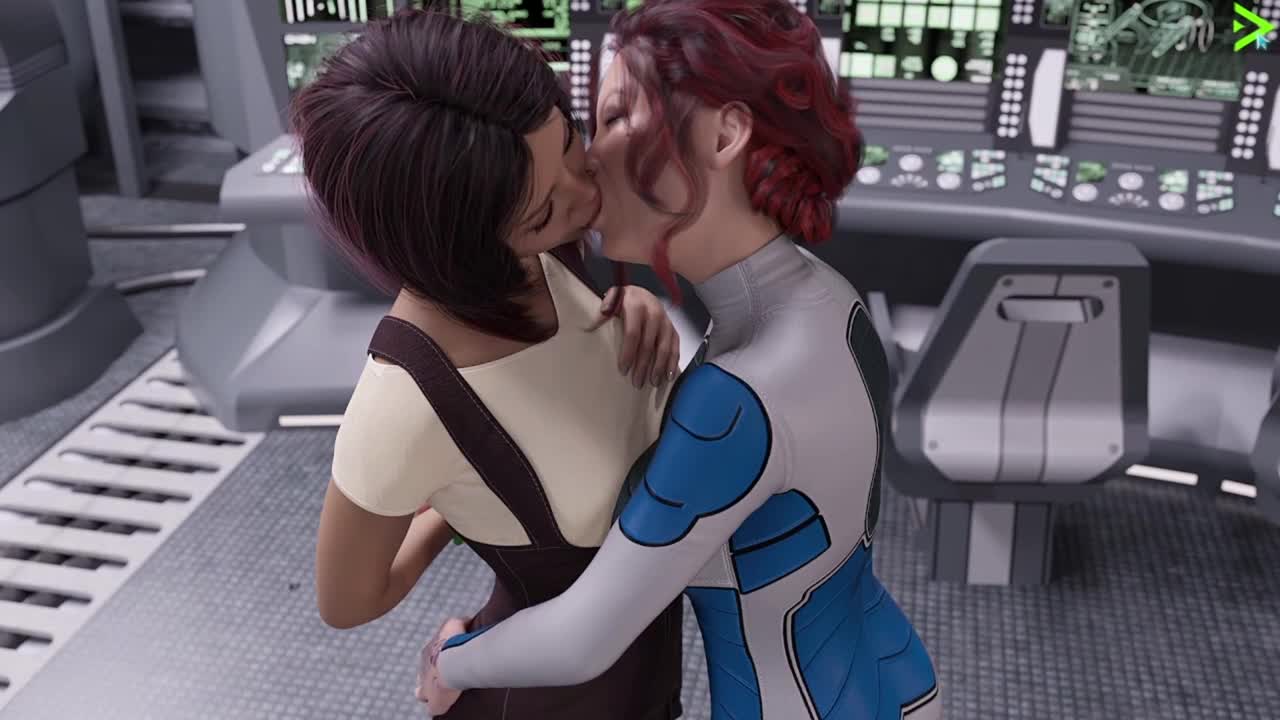Click the green fast-forward skip arrow
This screenshot has width=1280, height=720.
(x=1251, y=26)
